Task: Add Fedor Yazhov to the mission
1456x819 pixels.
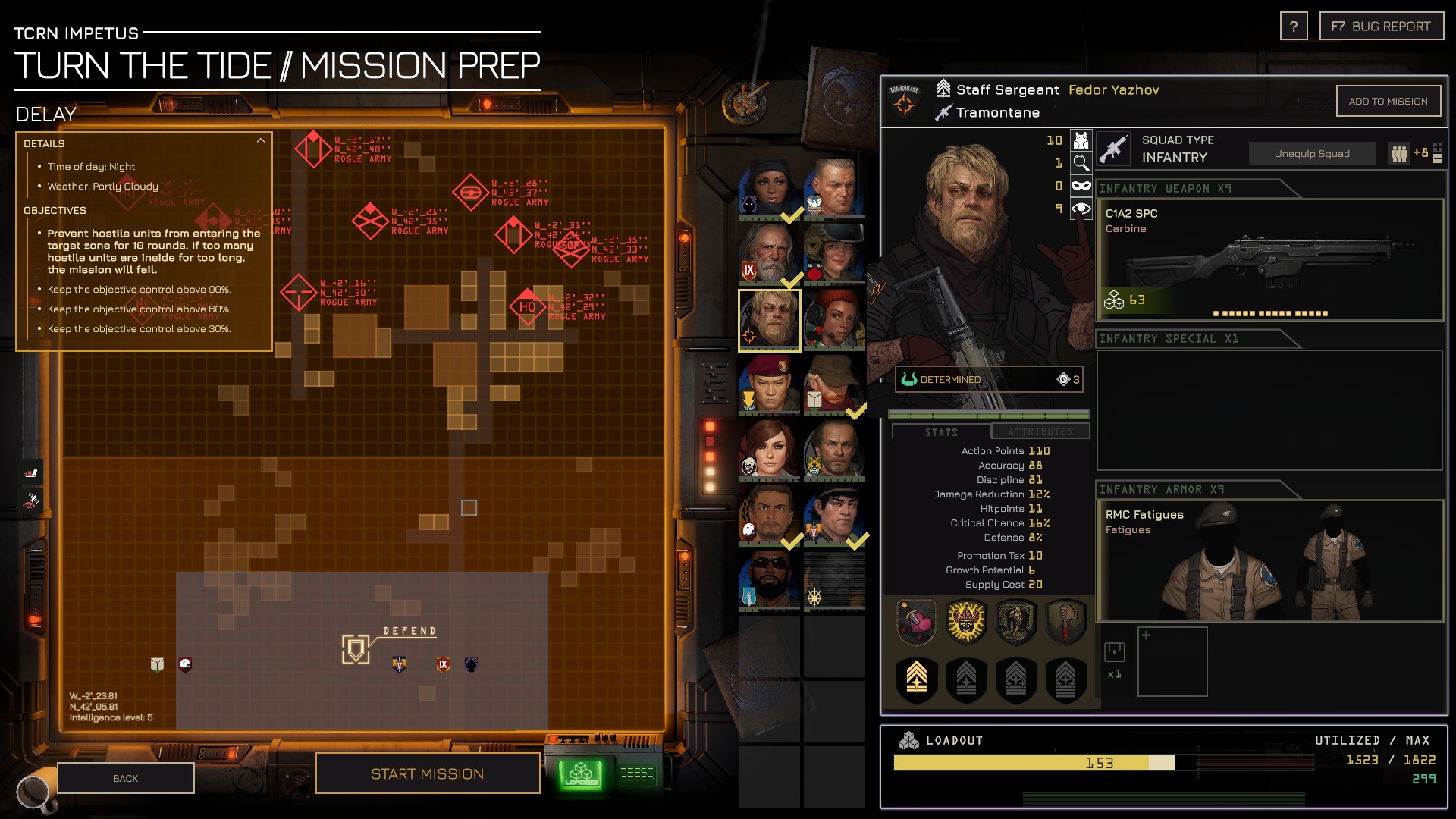Action: 1388,101
